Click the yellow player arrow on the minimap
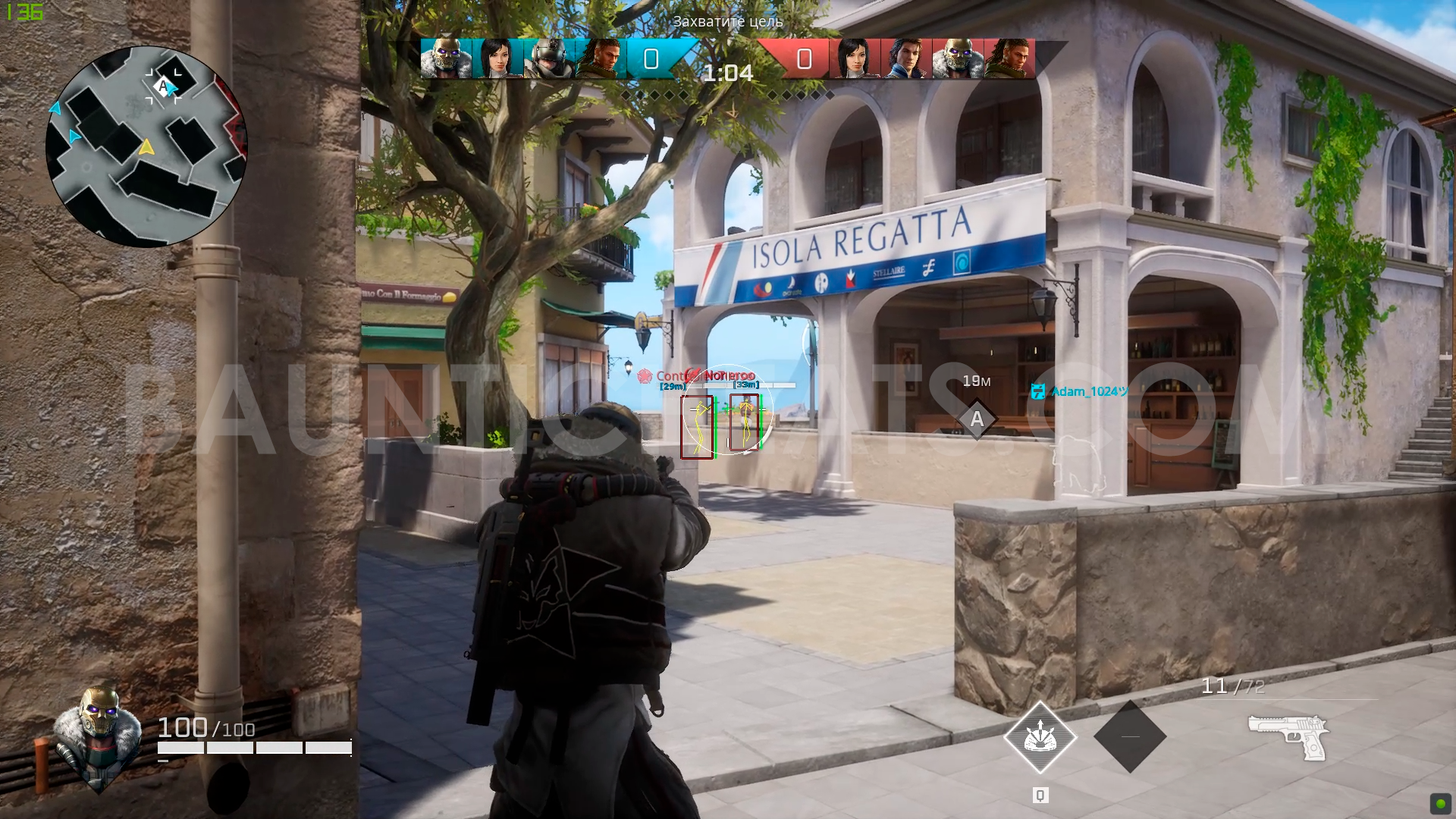Viewport: 1456px width, 819px height. coord(146,146)
